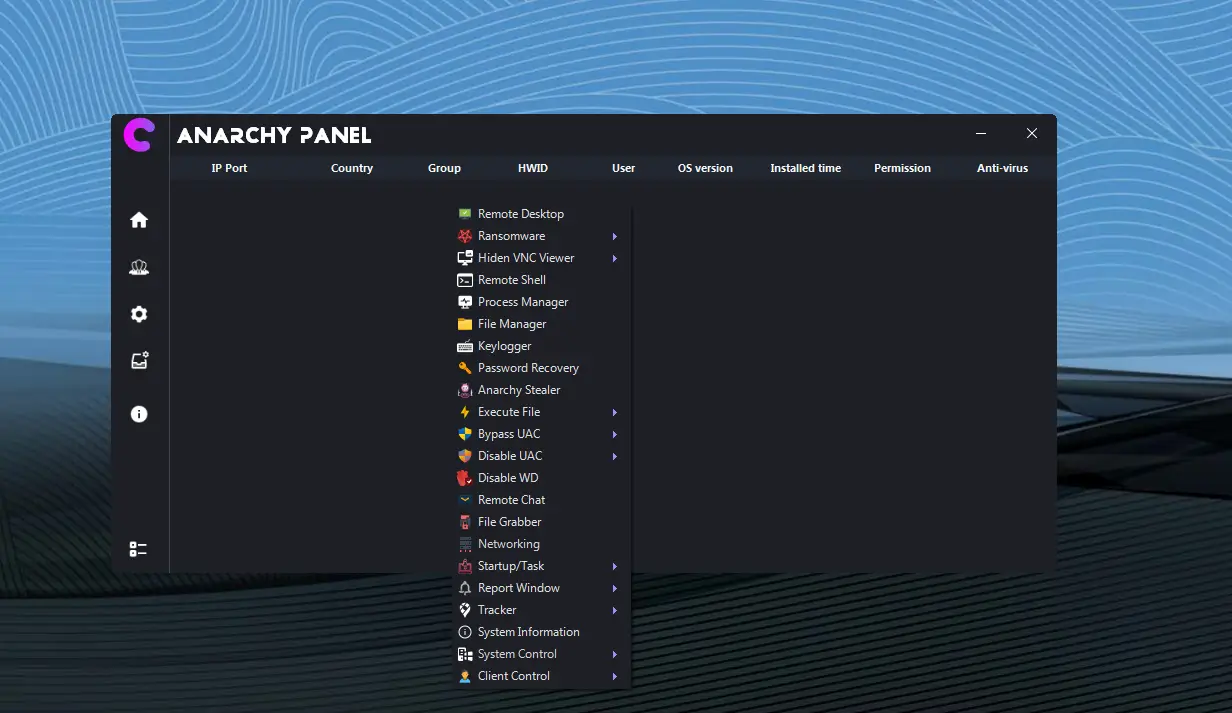Choose Remote Shell in the menu
The width and height of the screenshot is (1232, 713).
point(511,280)
